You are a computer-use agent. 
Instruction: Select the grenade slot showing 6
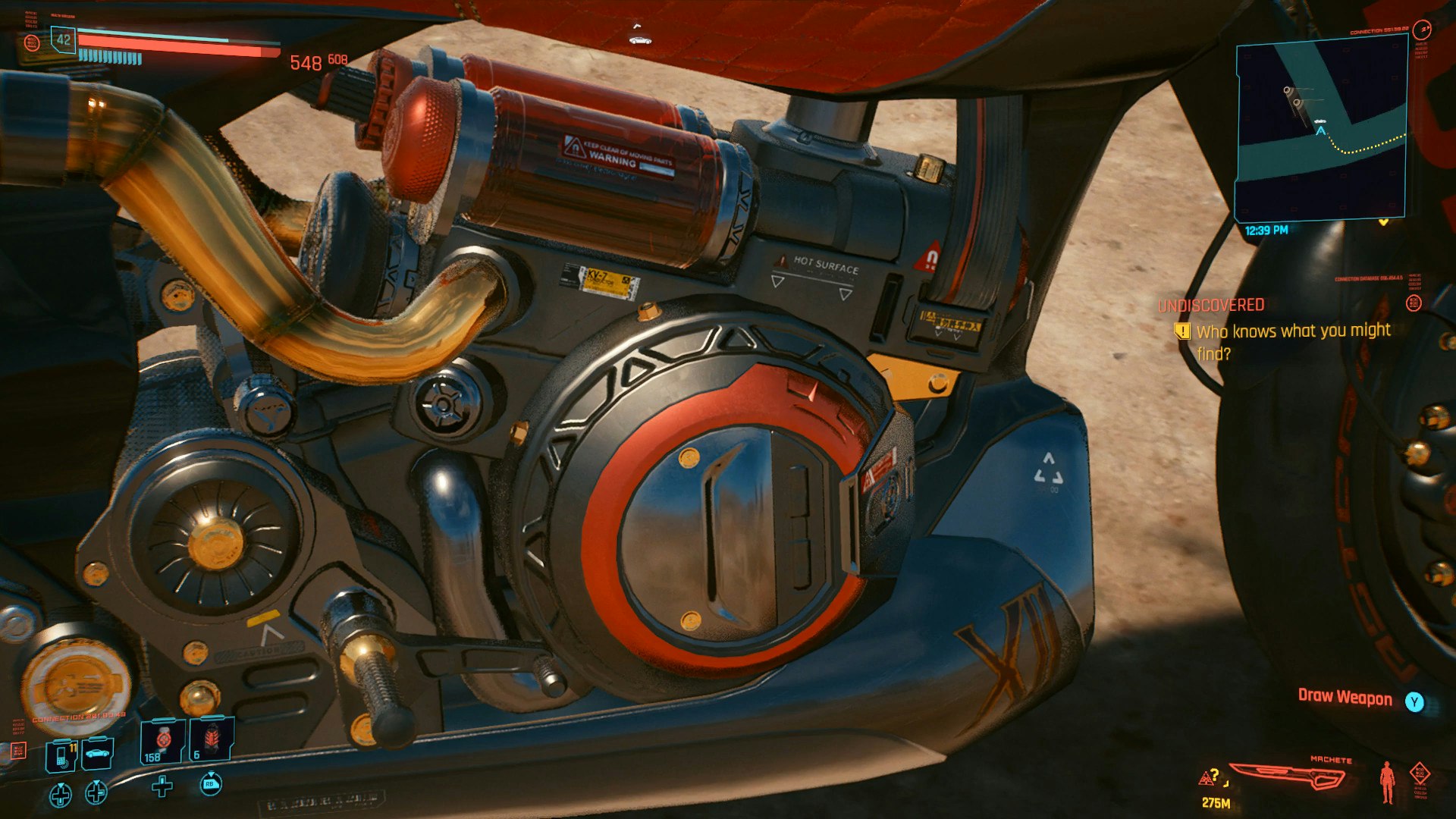tap(212, 739)
